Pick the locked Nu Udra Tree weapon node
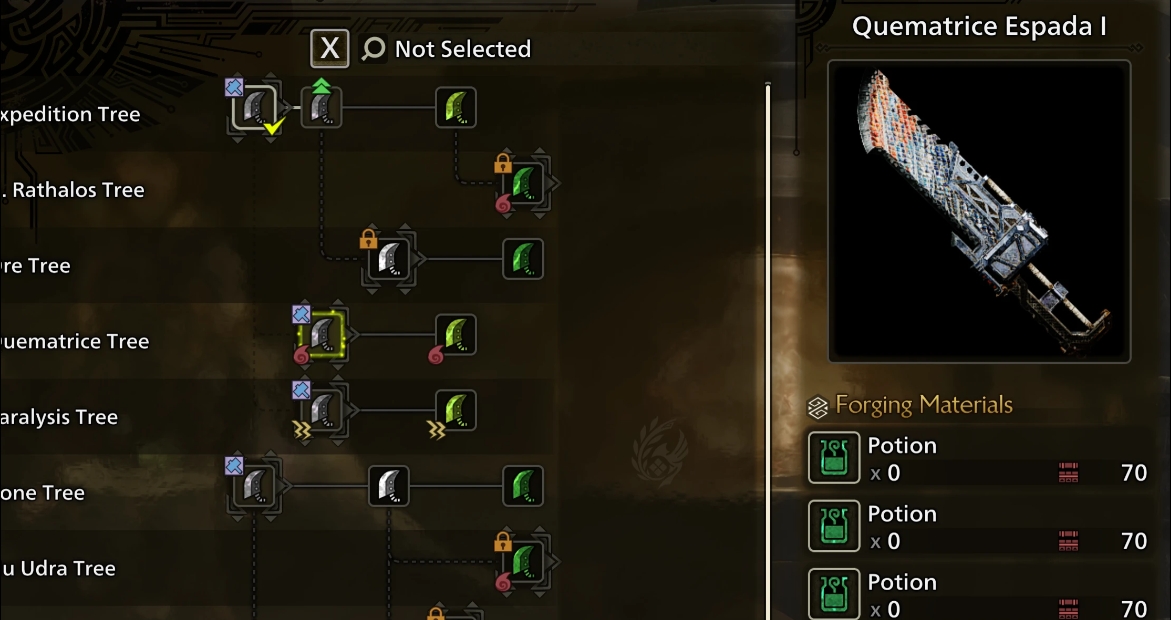The image size is (1171, 620). (x=522, y=562)
